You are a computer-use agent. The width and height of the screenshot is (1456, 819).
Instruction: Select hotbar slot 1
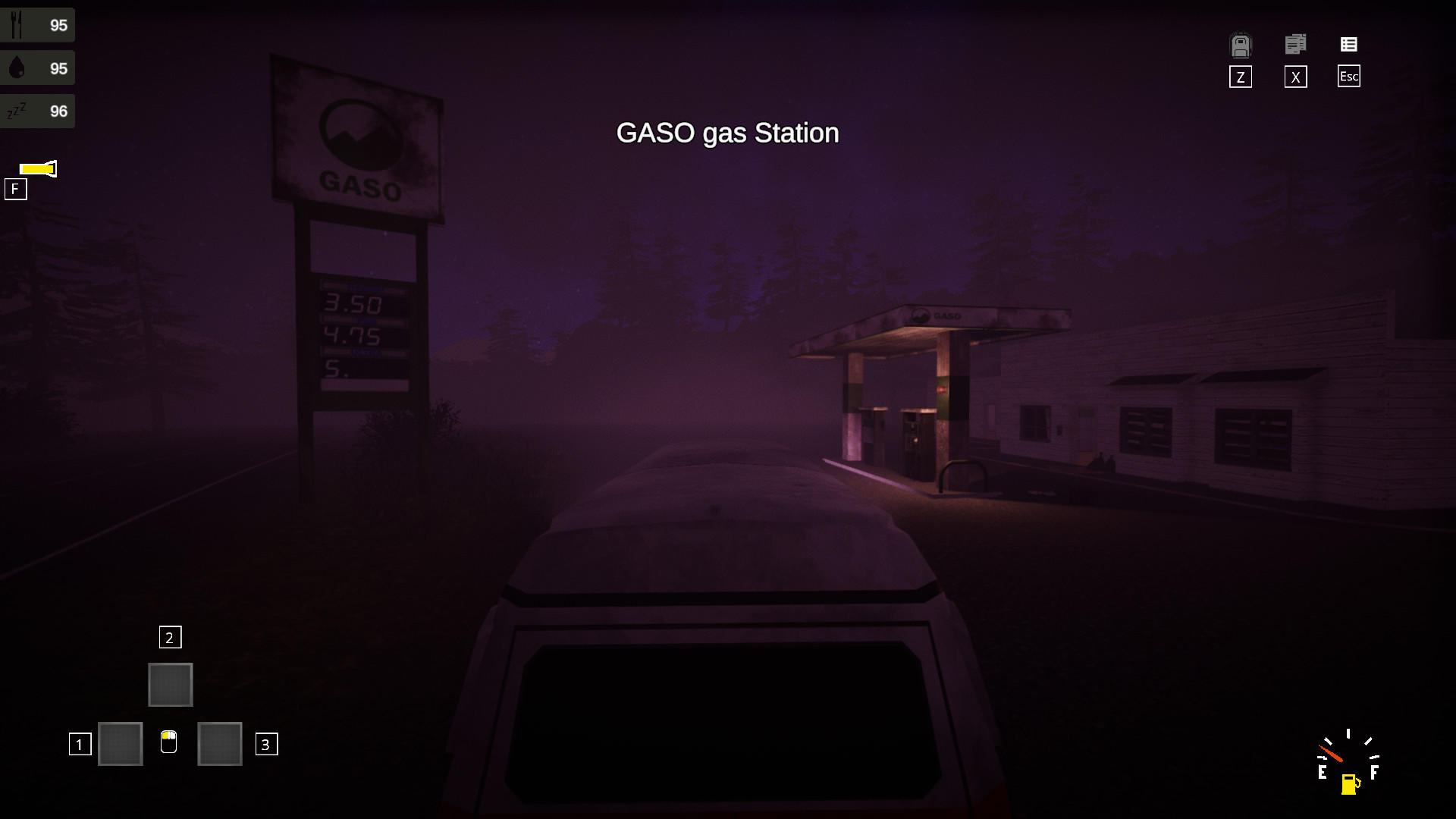tap(120, 744)
